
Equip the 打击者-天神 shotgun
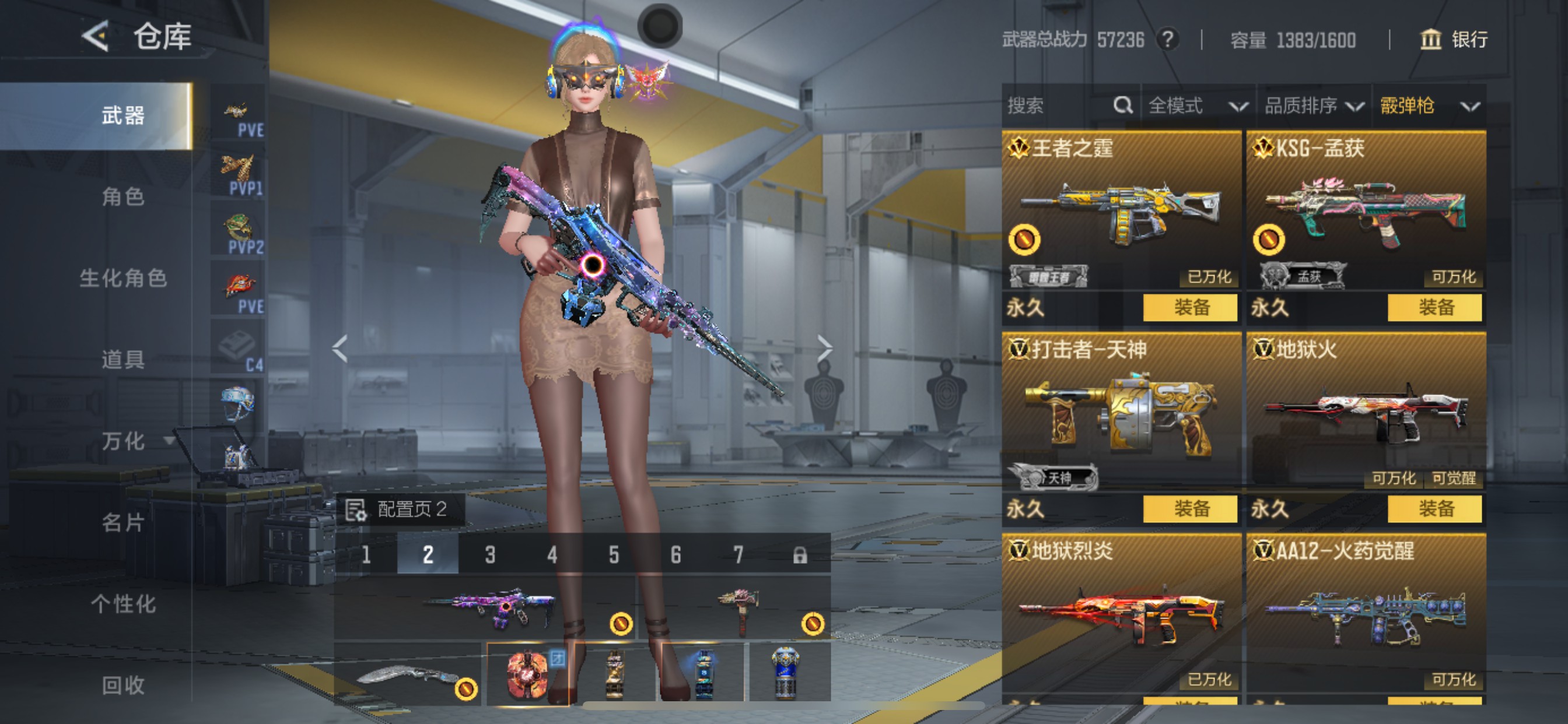tap(1190, 509)
